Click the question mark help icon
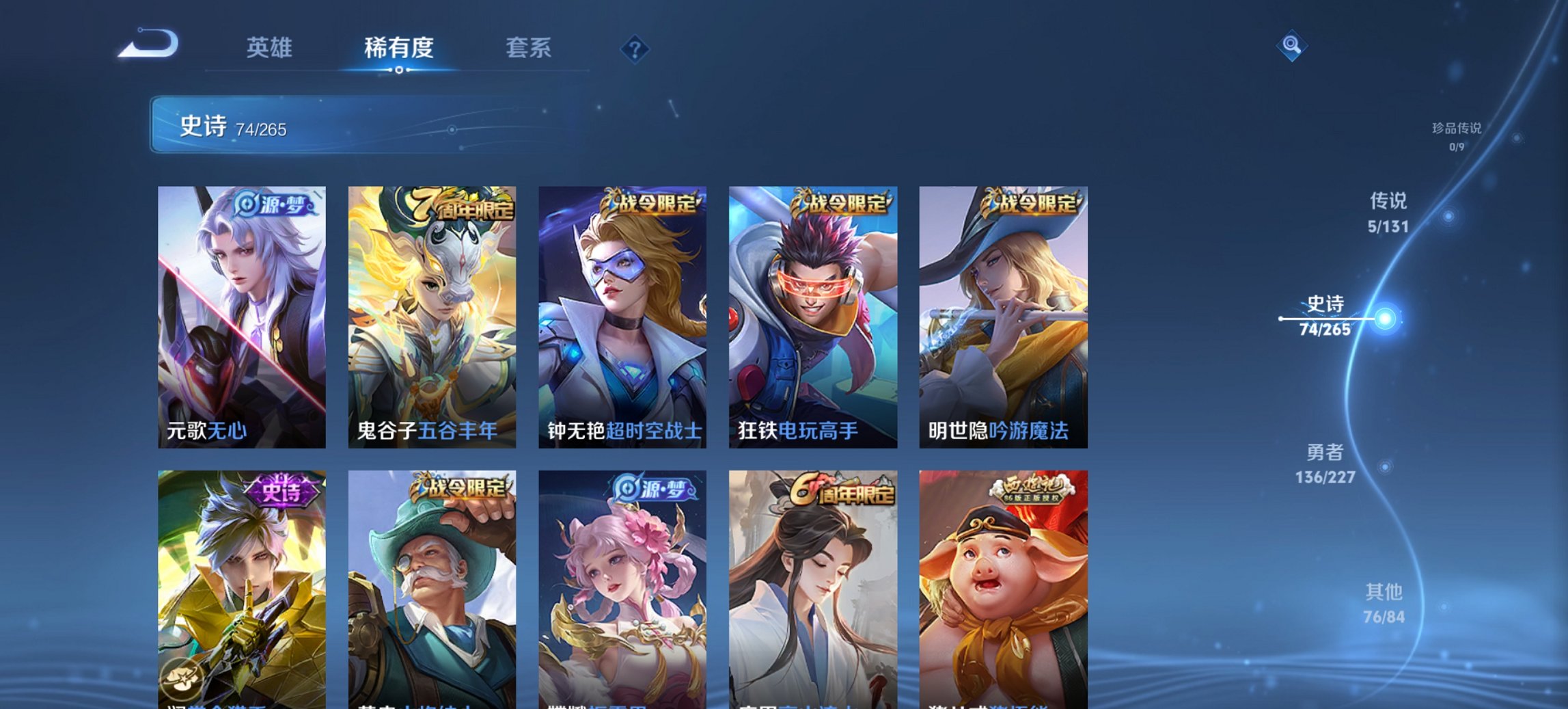1568x709 pixels. click(634, 48)
